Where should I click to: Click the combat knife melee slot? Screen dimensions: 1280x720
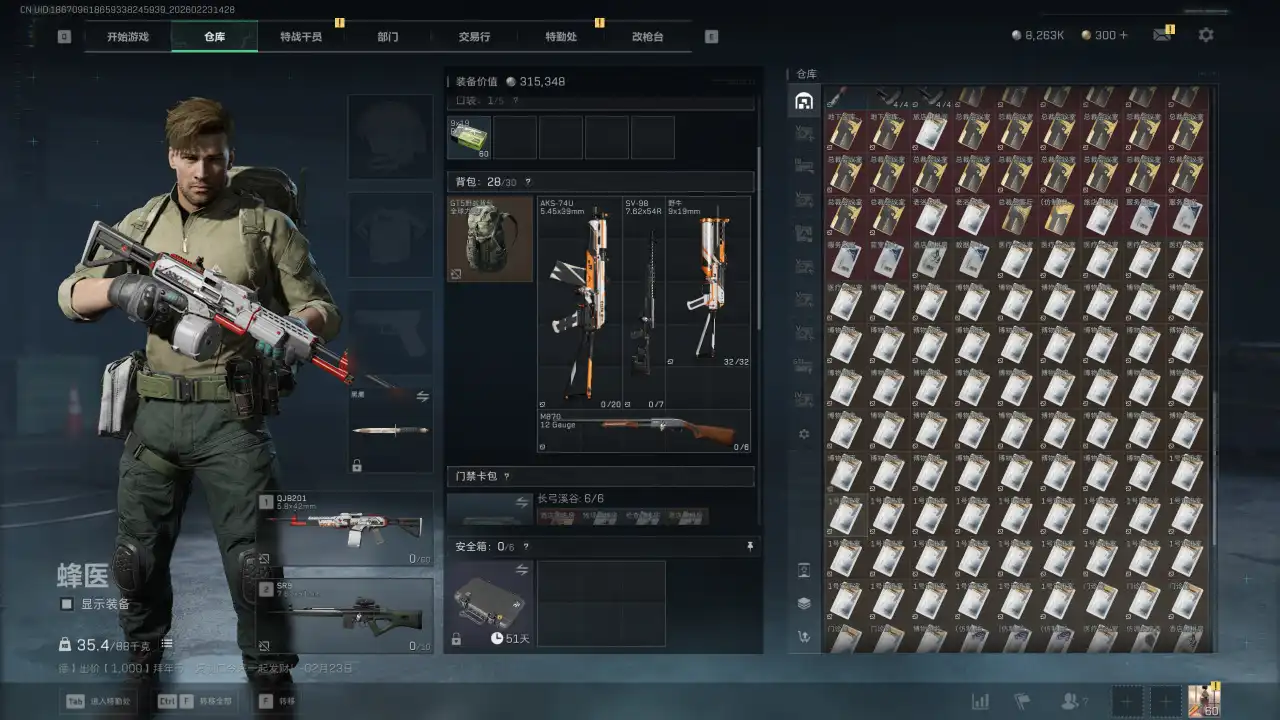click(x=390, y=431)
